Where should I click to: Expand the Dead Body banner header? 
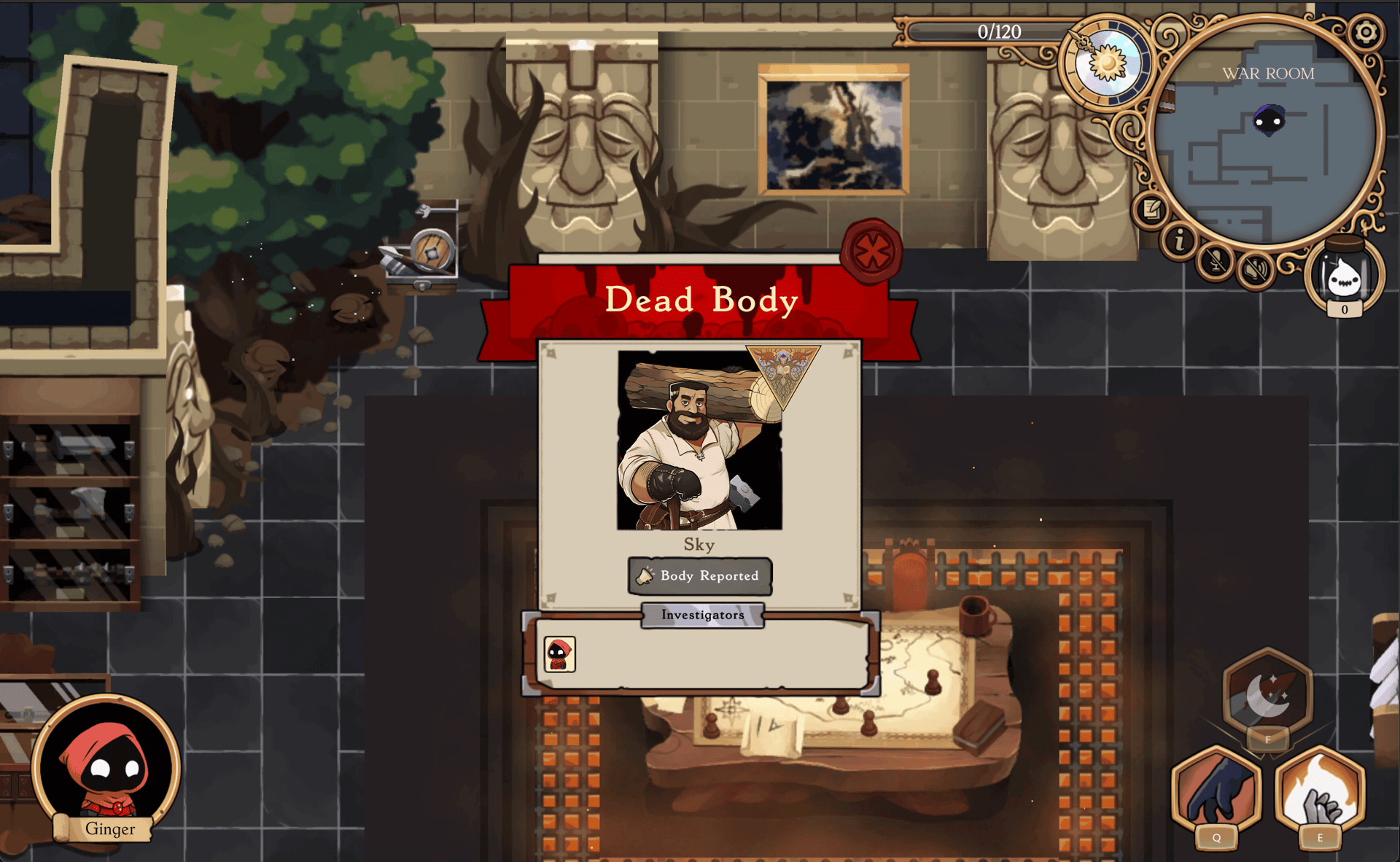pos(700,300)
